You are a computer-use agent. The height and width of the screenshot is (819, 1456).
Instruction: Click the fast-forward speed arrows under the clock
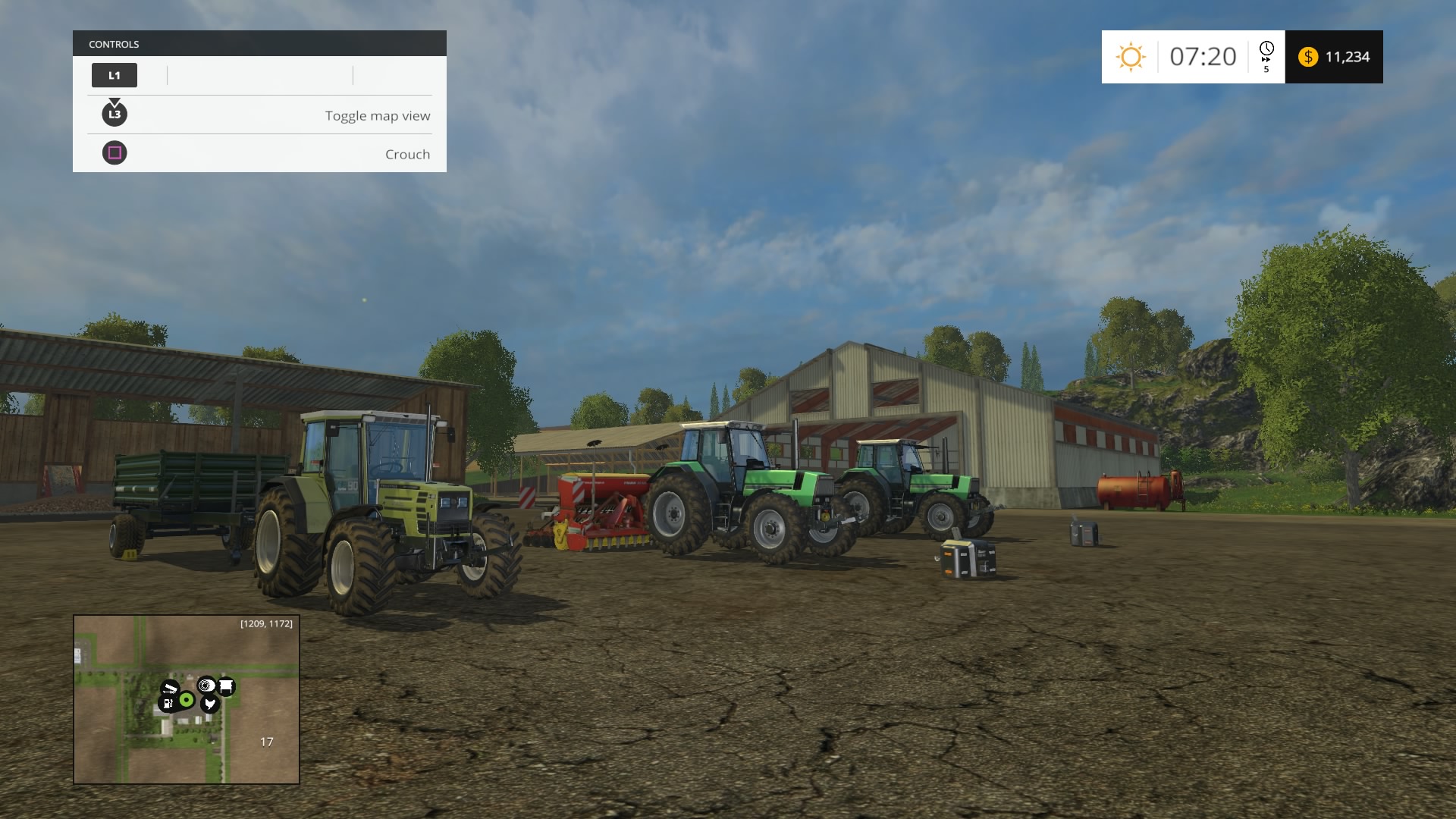1266,60
